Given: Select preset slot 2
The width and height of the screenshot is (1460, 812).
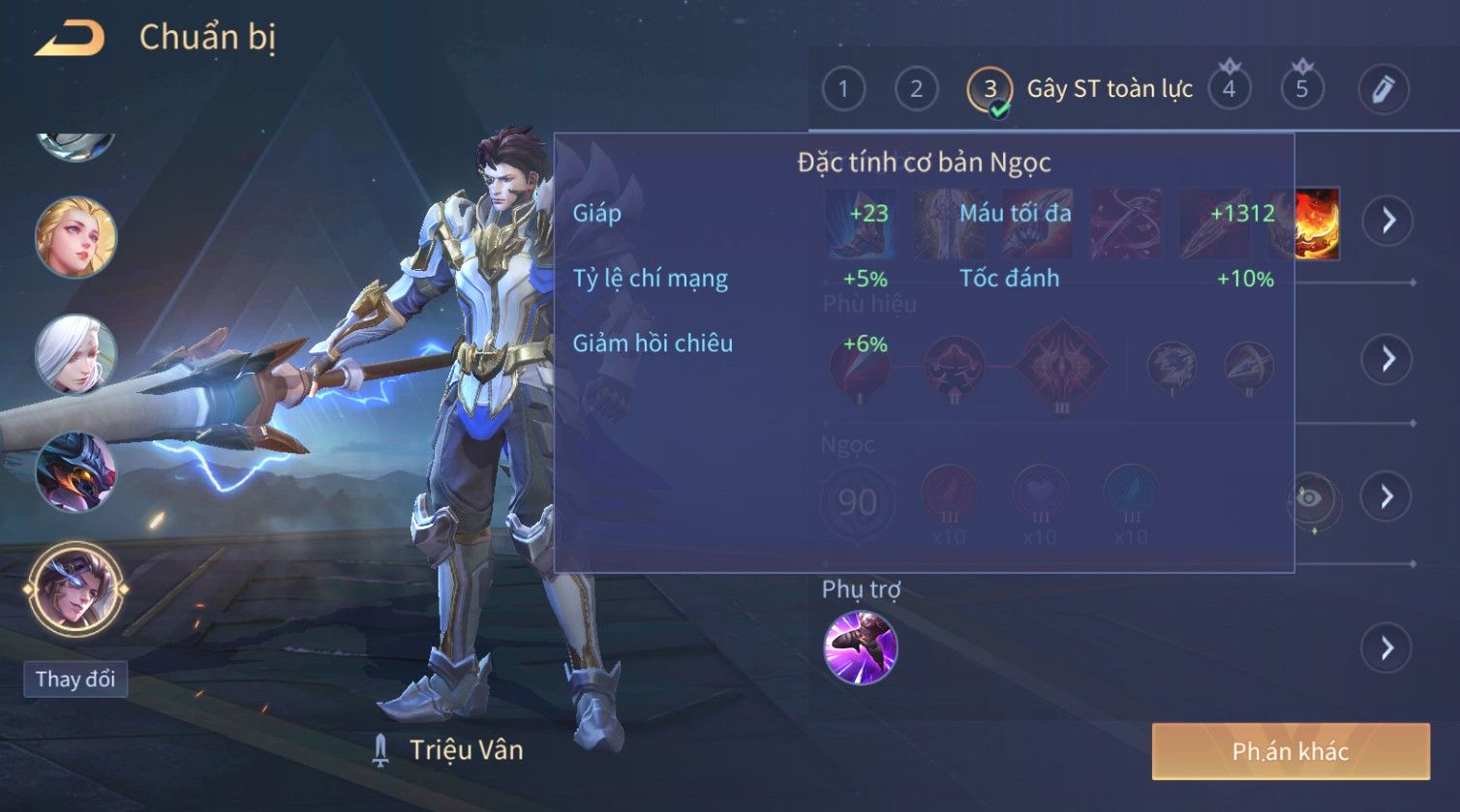Looking at the screenshot, I should point(916,89).
